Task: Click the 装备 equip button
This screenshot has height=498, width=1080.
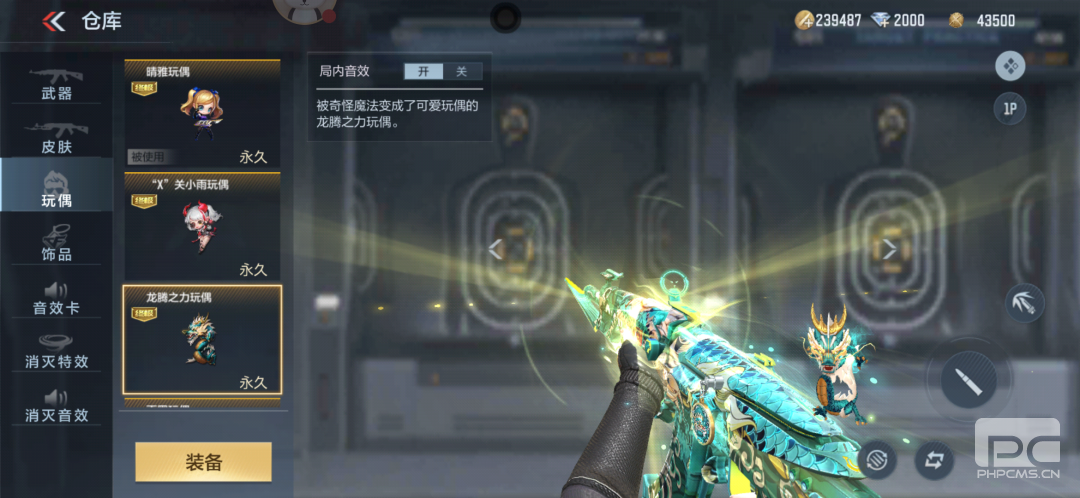Action: (x=203, y=462)
